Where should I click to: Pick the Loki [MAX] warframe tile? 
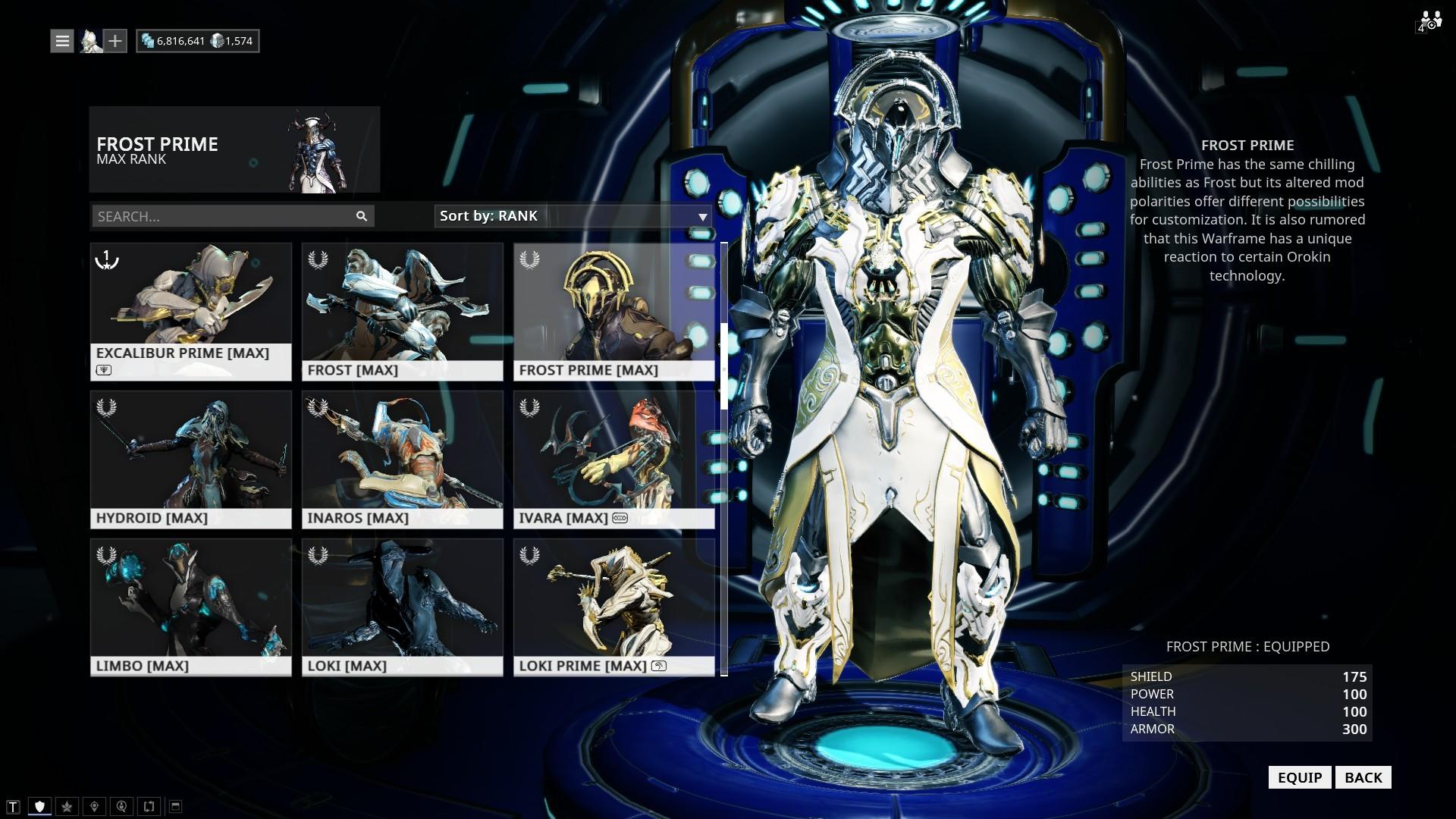pyautogui.click(x=402, y=607)
